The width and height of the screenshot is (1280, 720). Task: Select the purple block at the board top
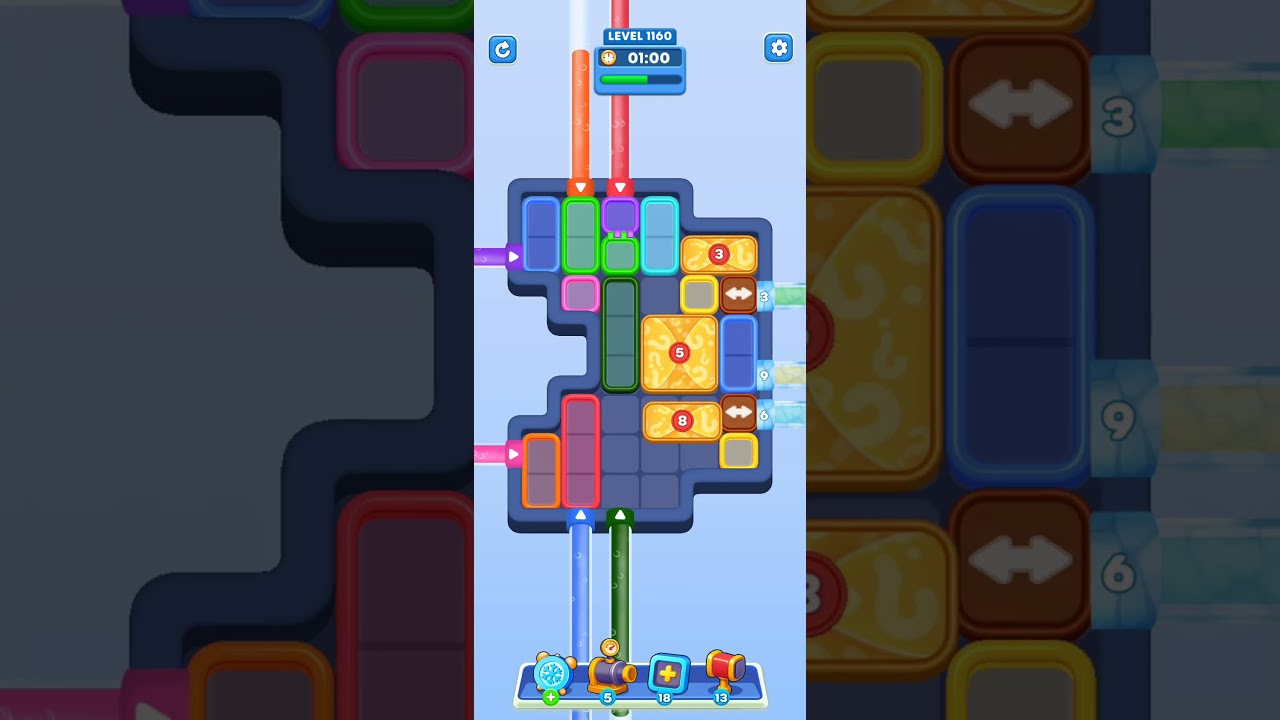click(619, 217)
